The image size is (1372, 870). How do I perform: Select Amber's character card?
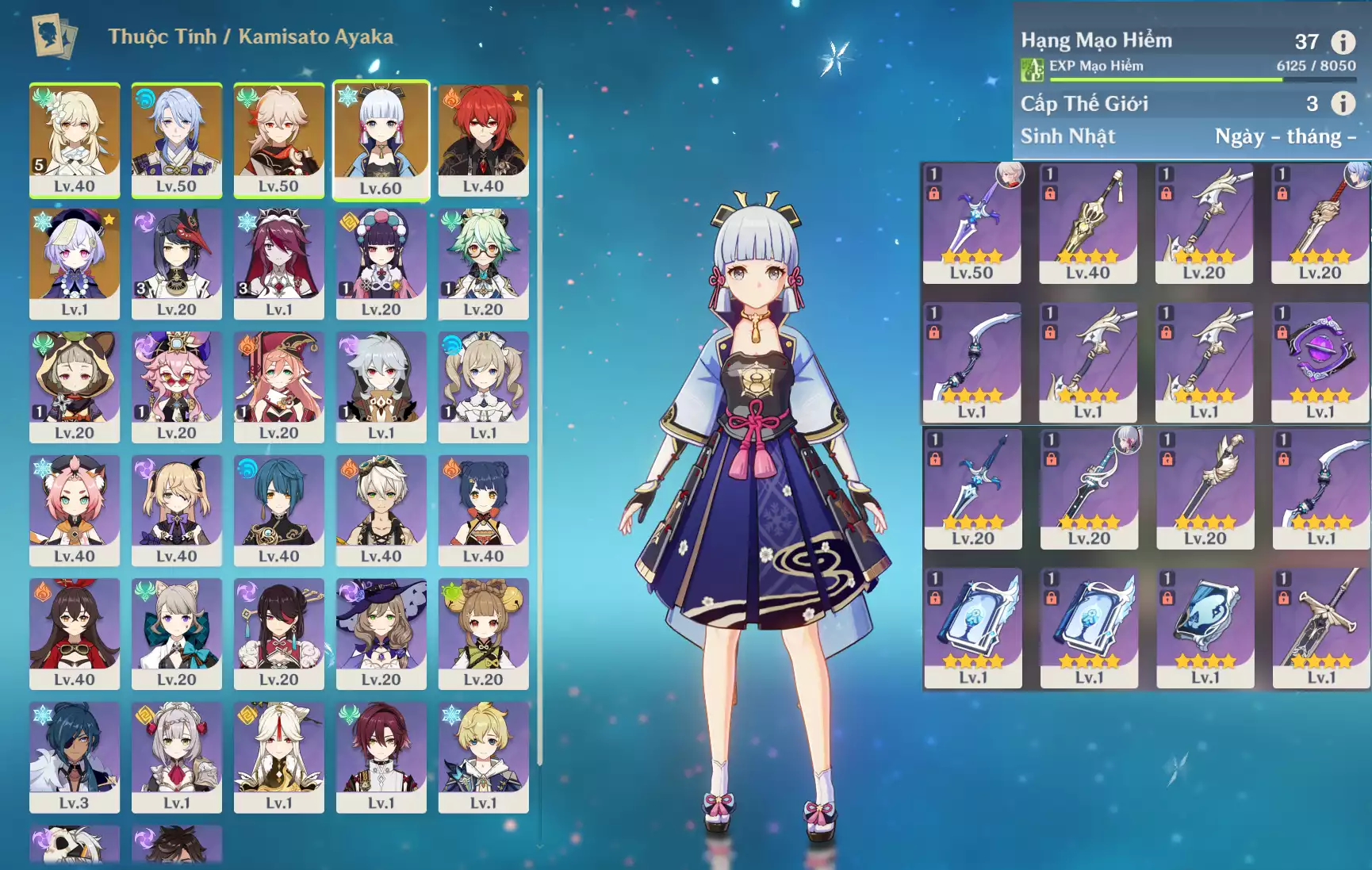tap(75, 633)
